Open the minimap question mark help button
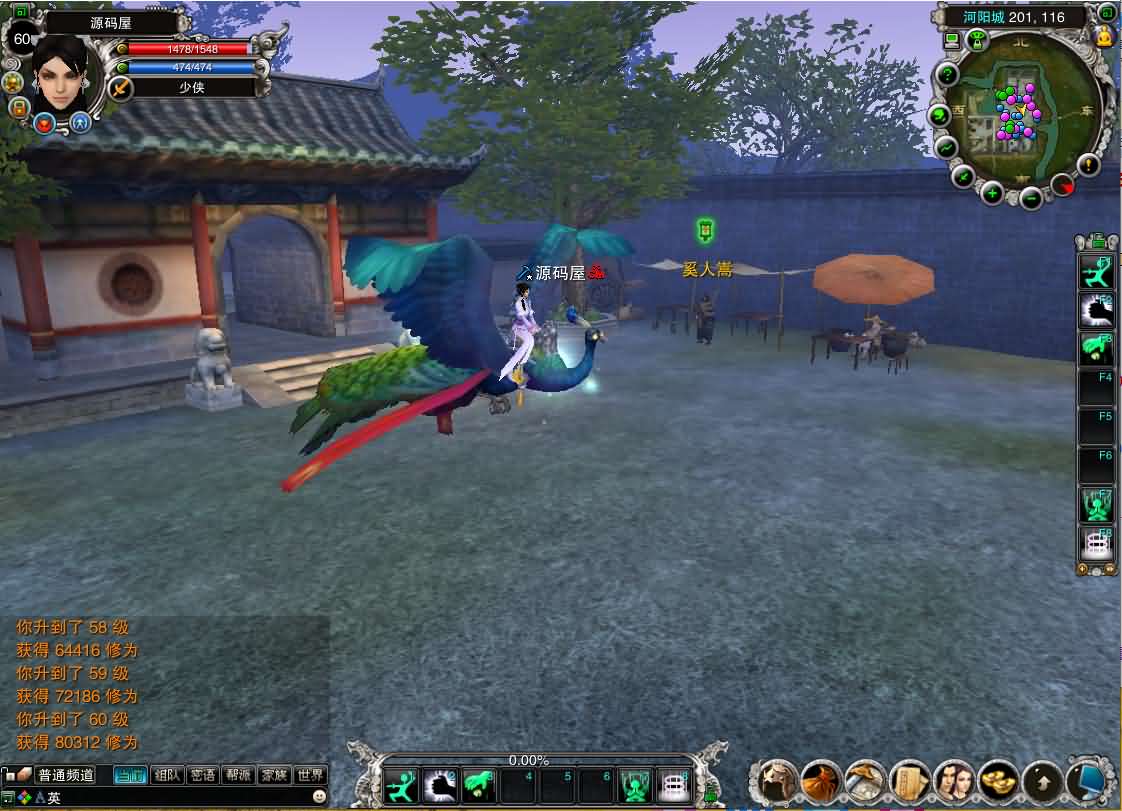 [946, 75]
